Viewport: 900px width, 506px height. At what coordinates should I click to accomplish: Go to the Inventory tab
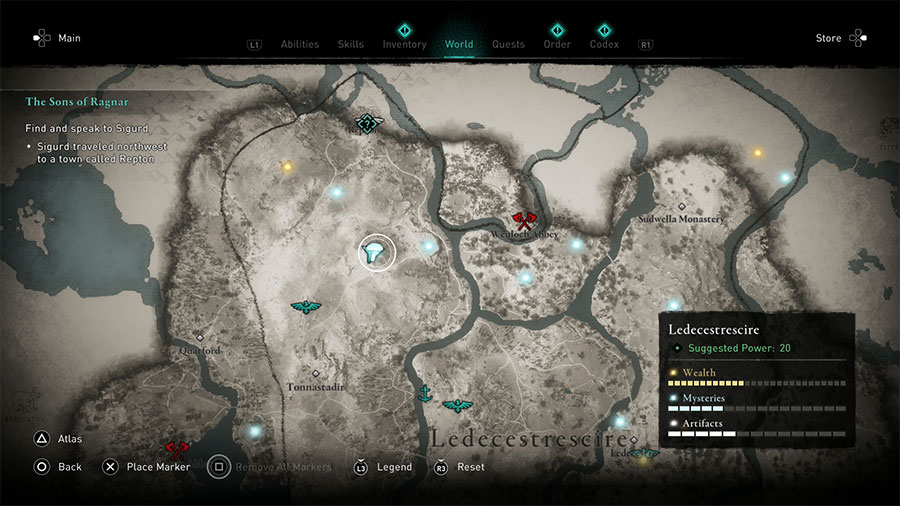pyautogui.click(x=404, y=44)
